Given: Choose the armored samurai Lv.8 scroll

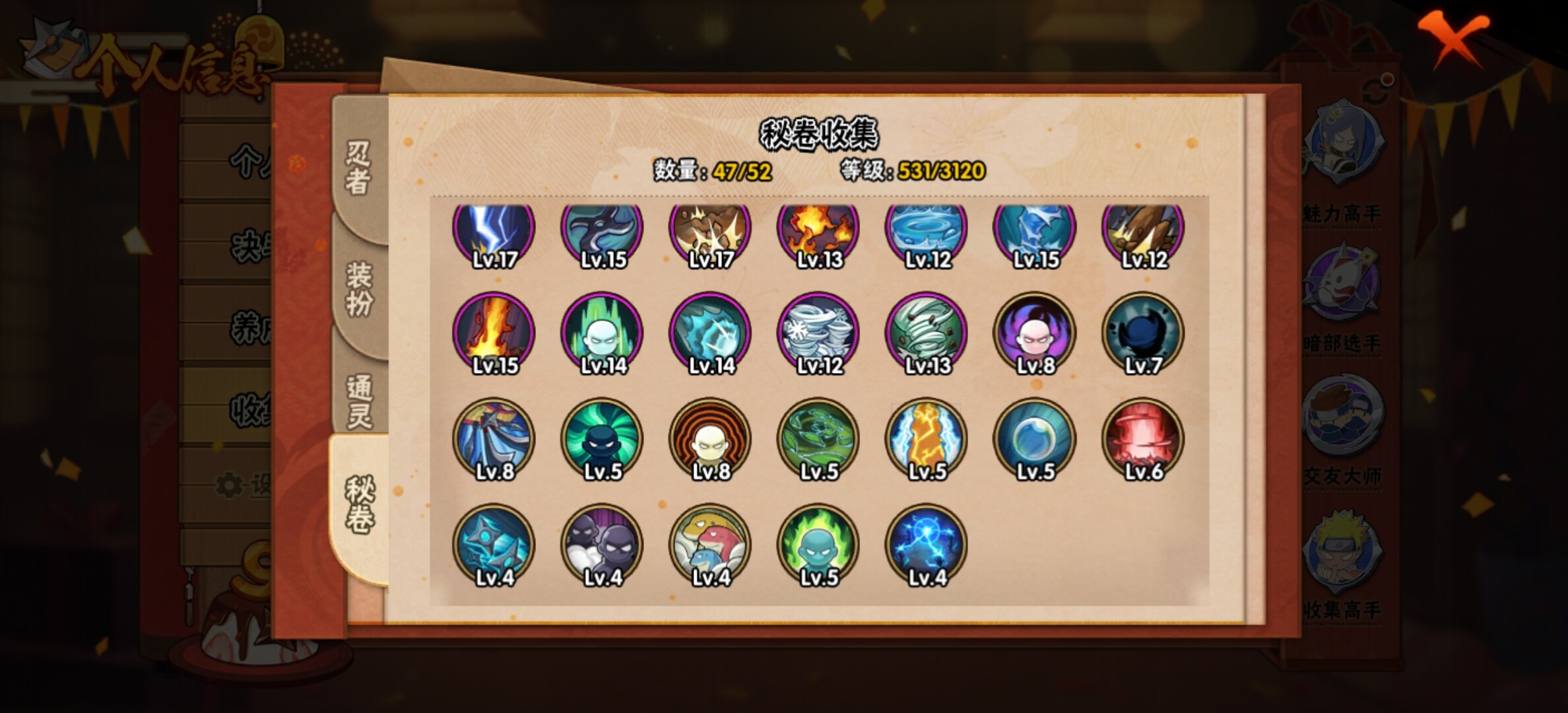Looking at the screenshot, I should 494,439.
